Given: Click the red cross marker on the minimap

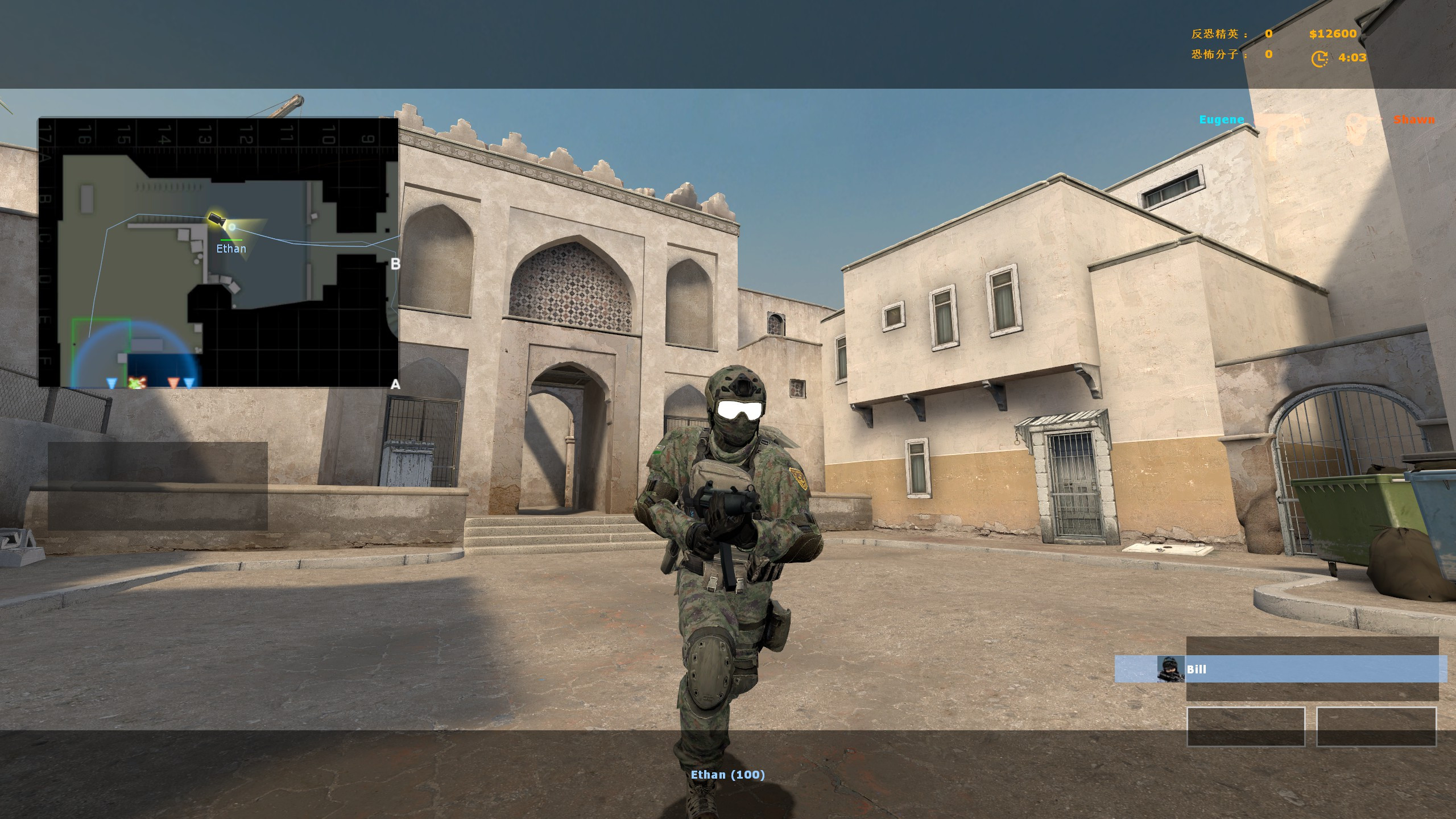Looking at the screenshot, I should click(137, 382).
